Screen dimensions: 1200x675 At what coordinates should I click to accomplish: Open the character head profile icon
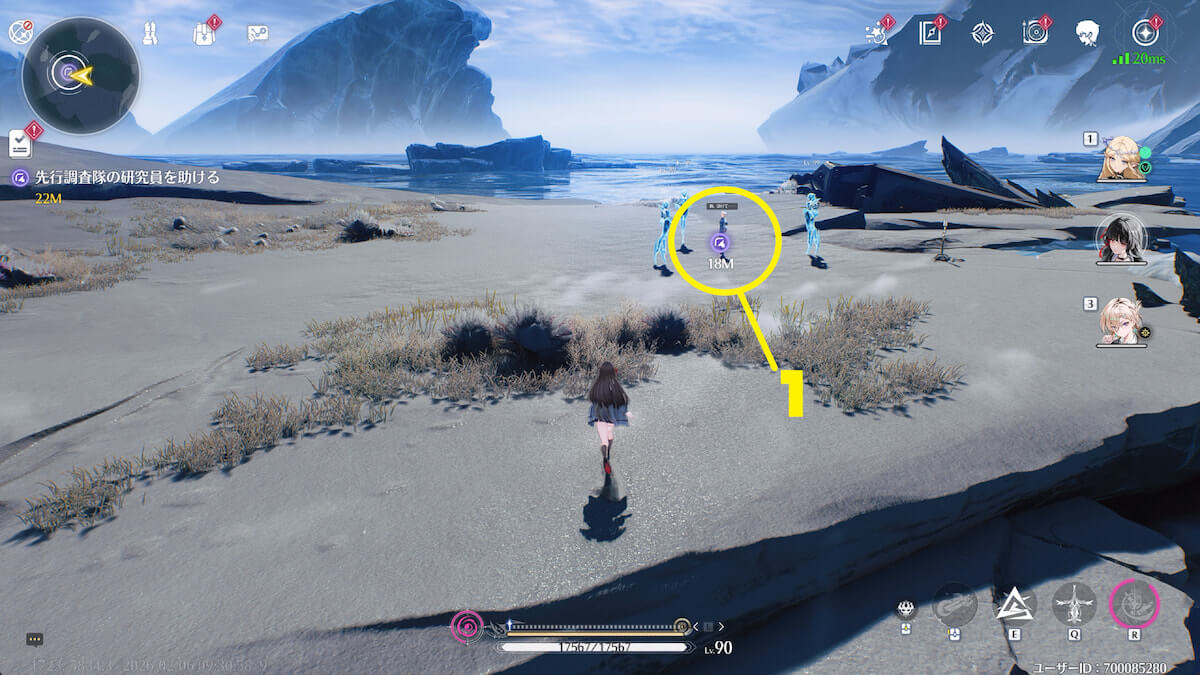pos(1087,34)
